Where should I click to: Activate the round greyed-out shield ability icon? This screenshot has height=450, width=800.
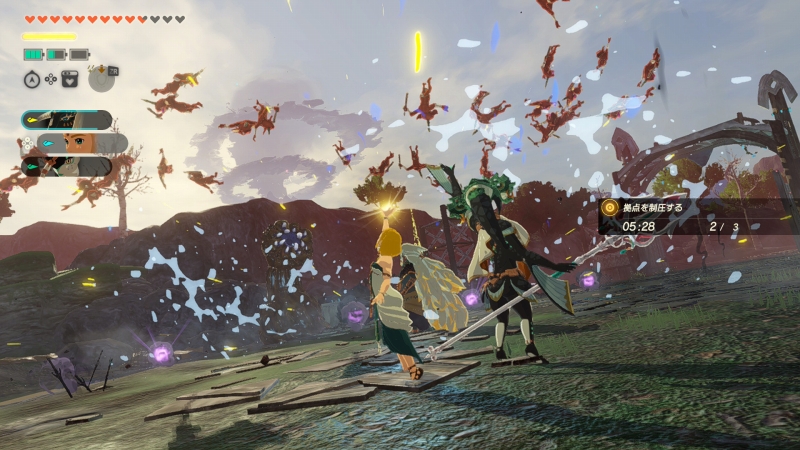click(x=101, y=77)
